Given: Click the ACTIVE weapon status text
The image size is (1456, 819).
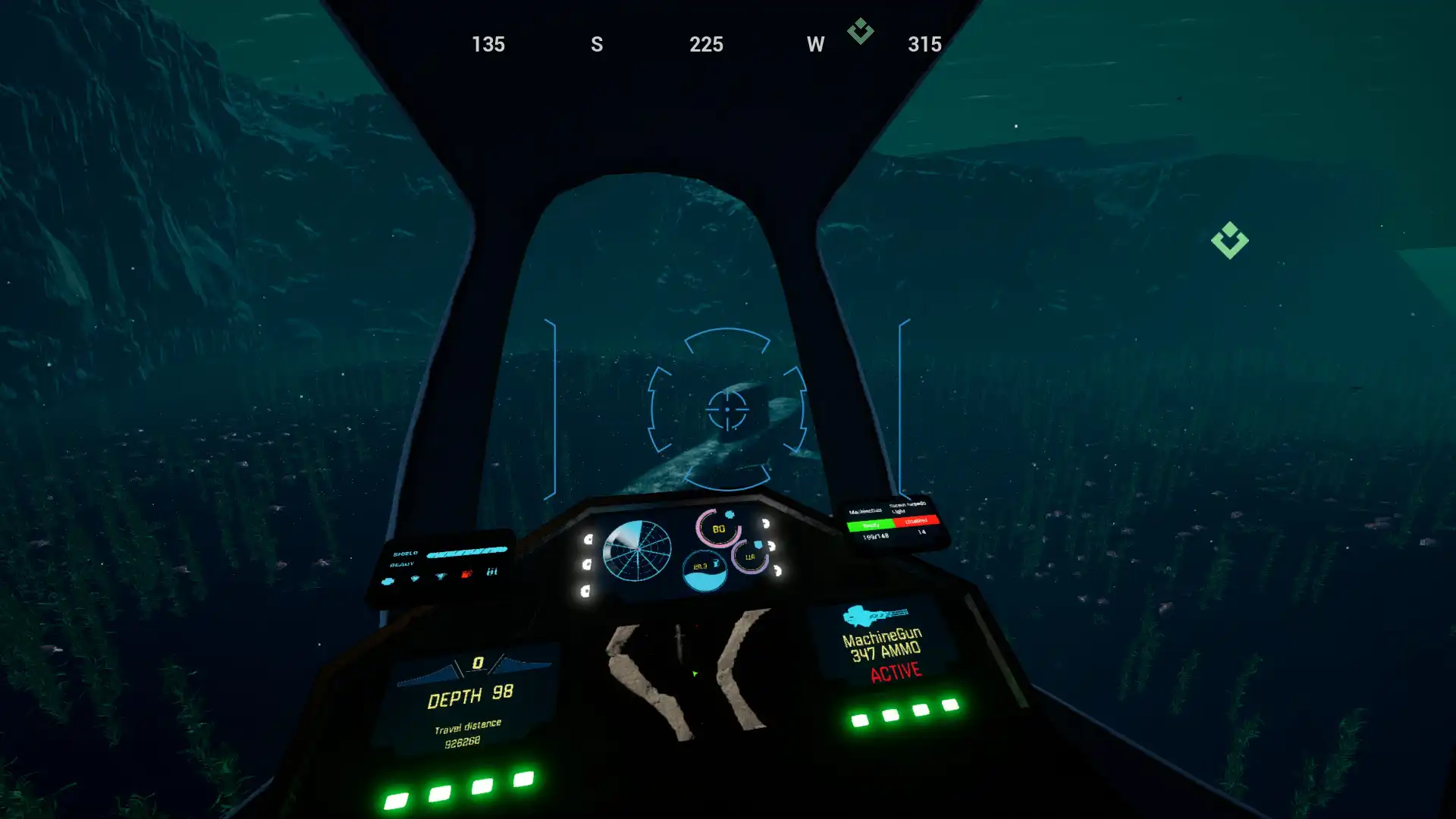Looking at the screenshot, I should 899,671.
